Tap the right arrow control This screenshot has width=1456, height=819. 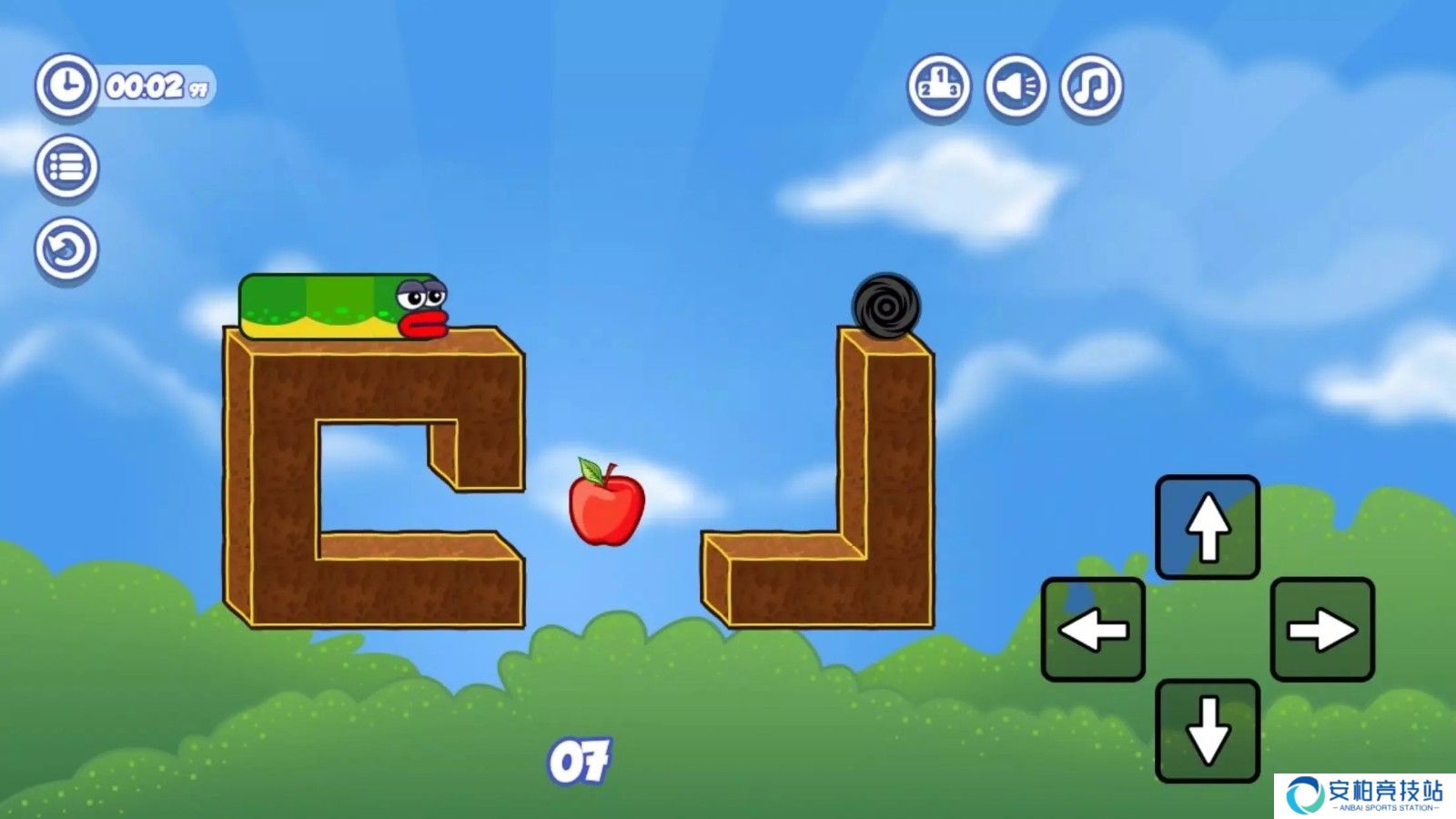[1322, 630]
